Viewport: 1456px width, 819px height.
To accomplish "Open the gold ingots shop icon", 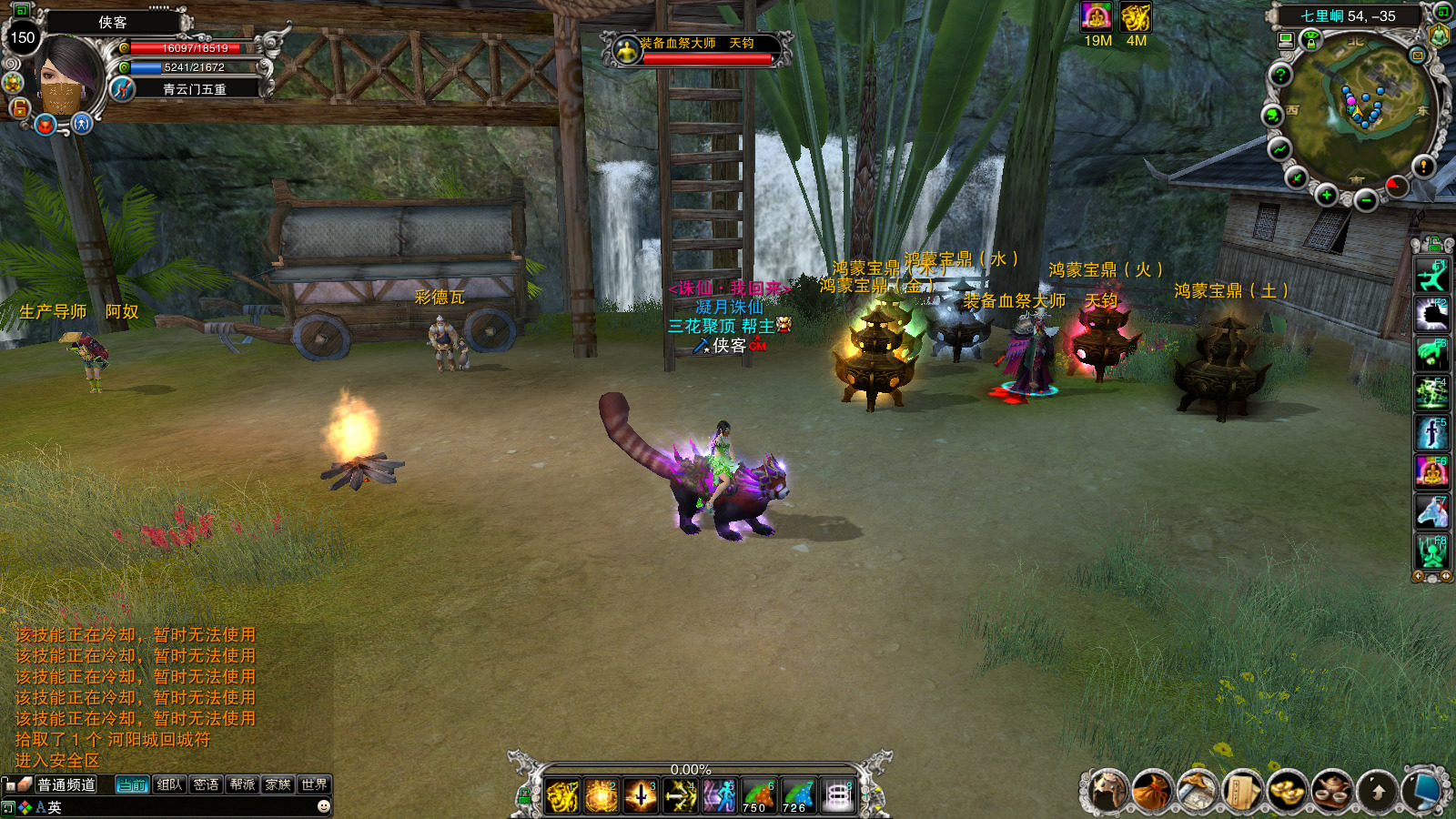I will coord(1287,791).
